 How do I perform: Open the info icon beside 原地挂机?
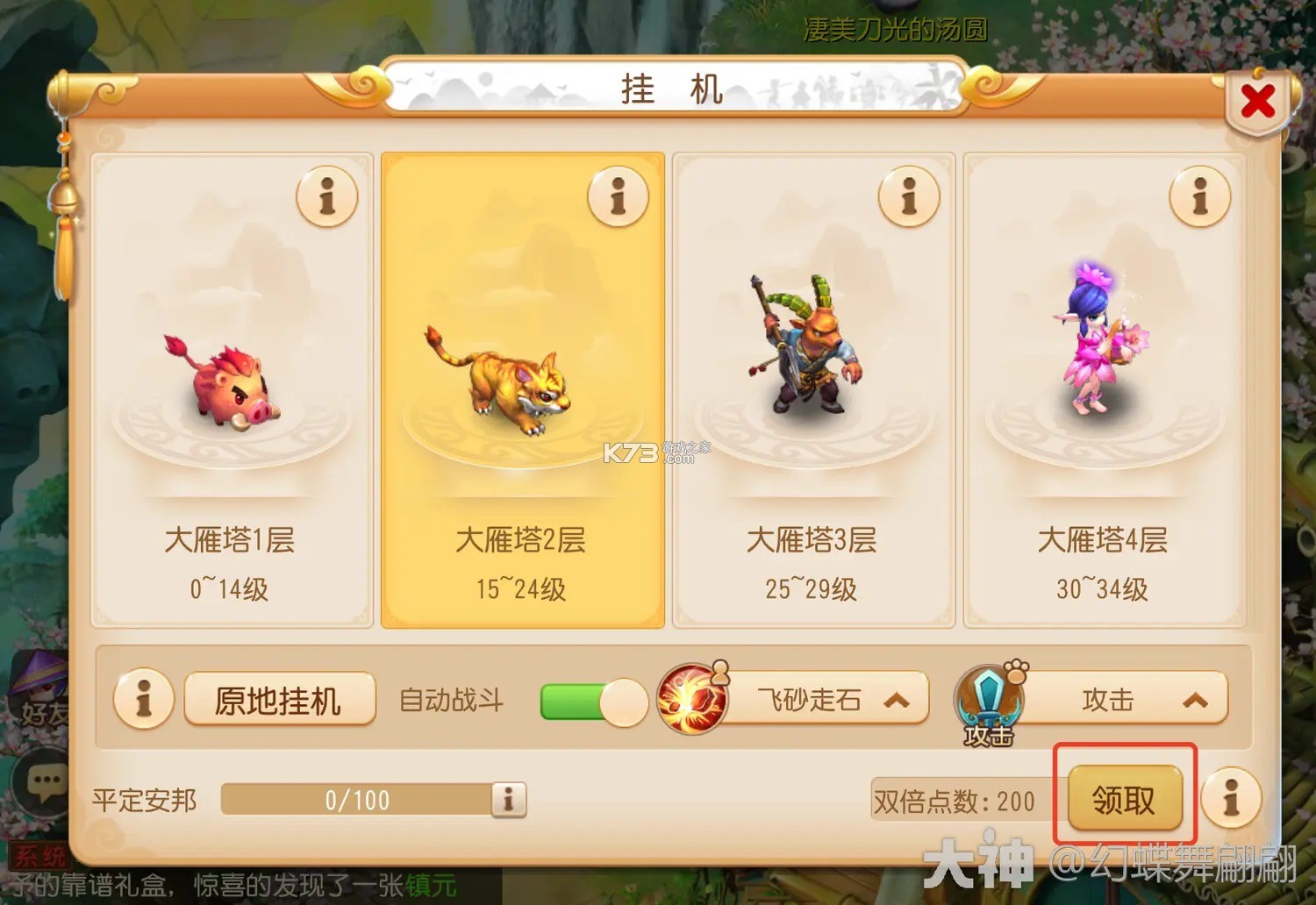point(144,700)
